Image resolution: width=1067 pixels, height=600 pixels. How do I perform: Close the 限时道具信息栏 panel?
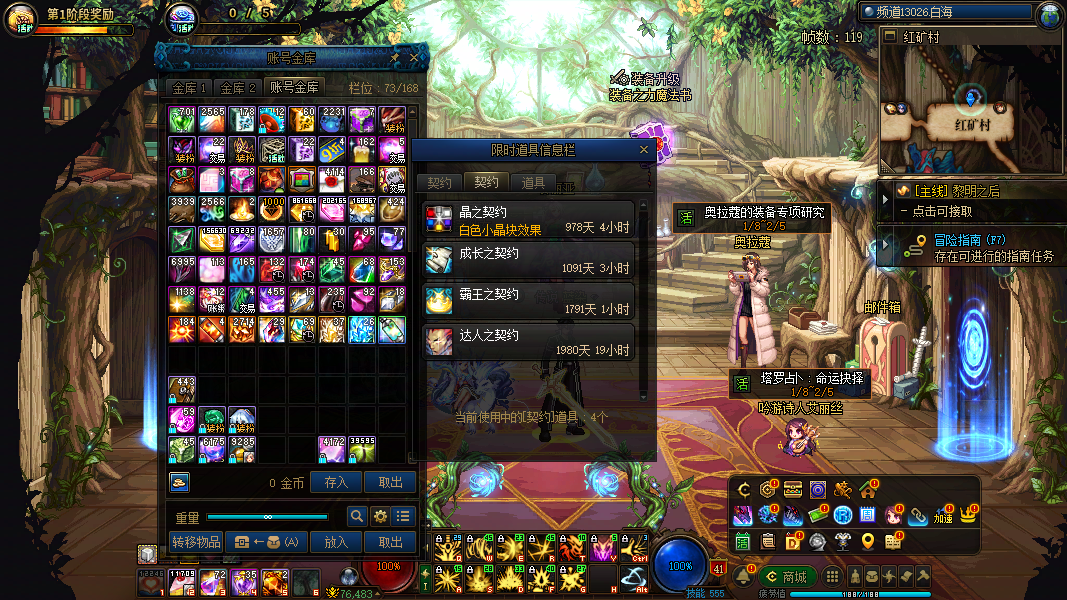click(645, 151)
